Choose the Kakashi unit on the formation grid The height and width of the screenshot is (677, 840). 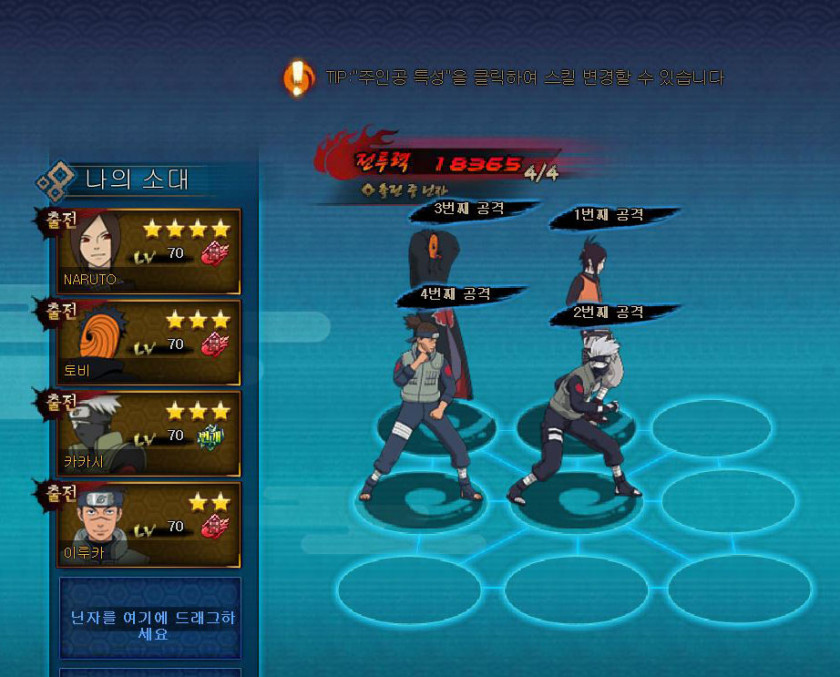coord(580,420)
